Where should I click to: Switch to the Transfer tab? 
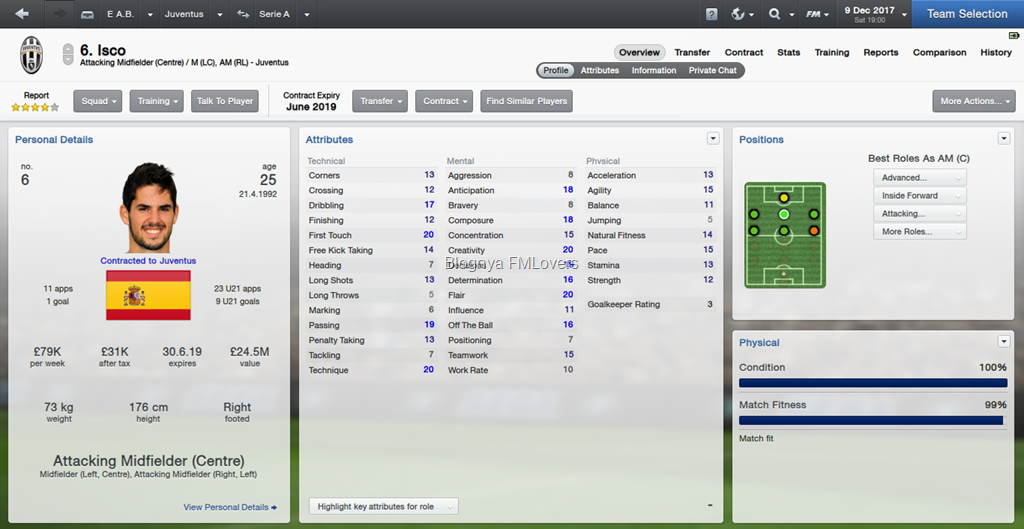coord(692,52)
